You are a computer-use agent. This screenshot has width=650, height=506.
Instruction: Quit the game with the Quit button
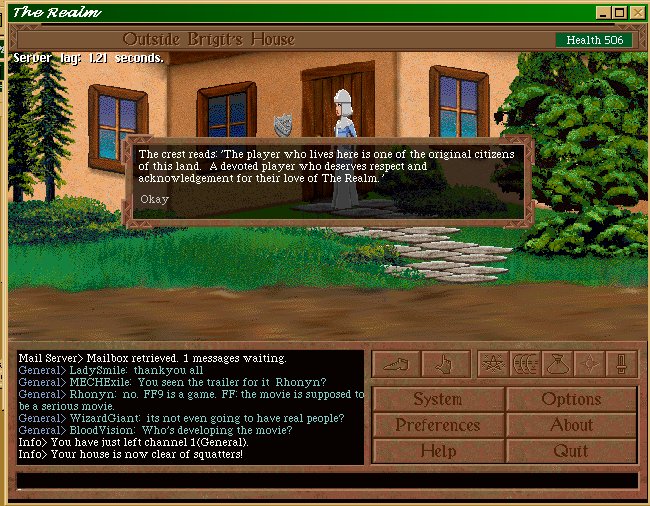pyautogui.click(x=571, y=450)
